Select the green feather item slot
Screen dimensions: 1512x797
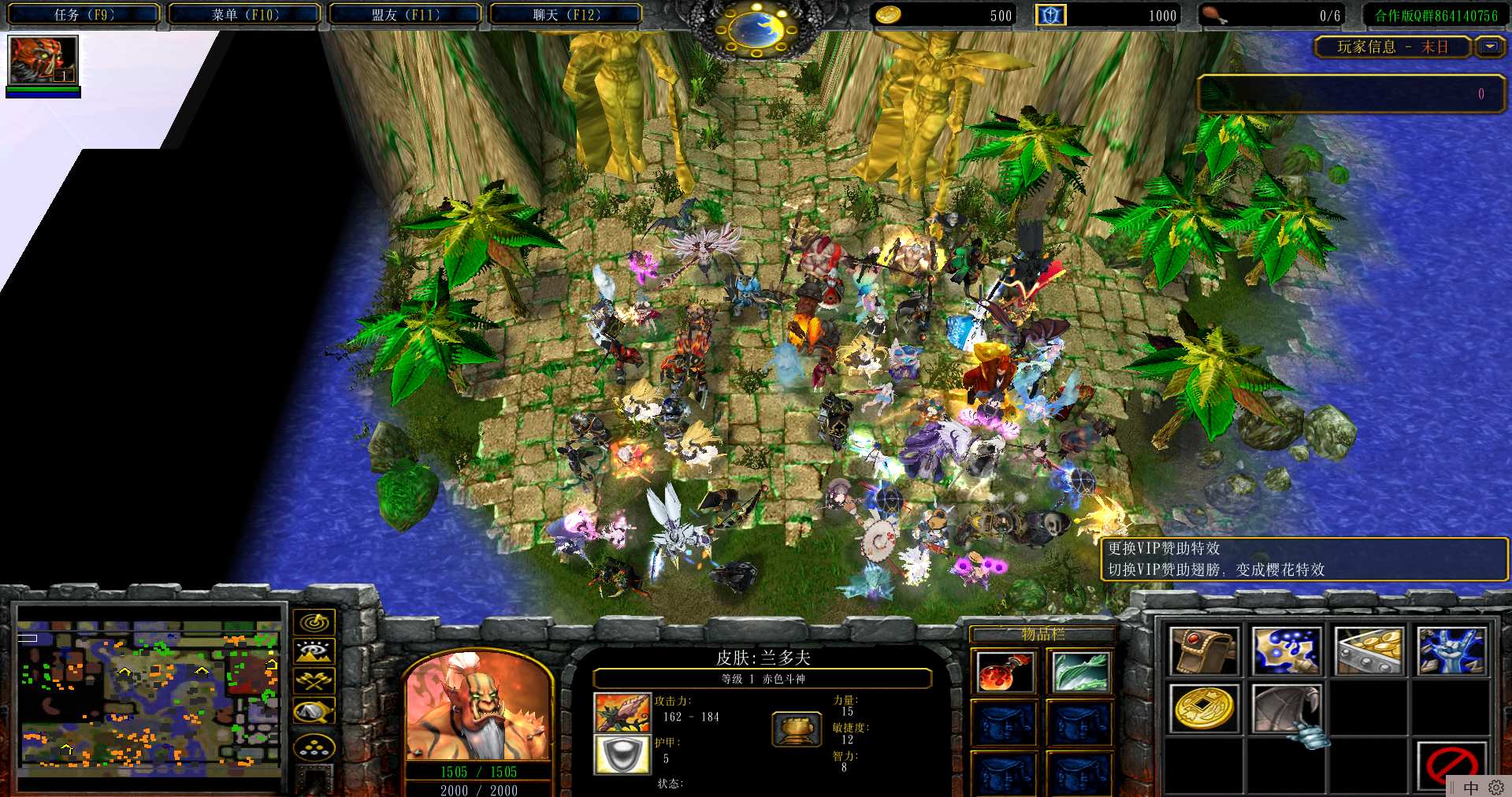1080,672
